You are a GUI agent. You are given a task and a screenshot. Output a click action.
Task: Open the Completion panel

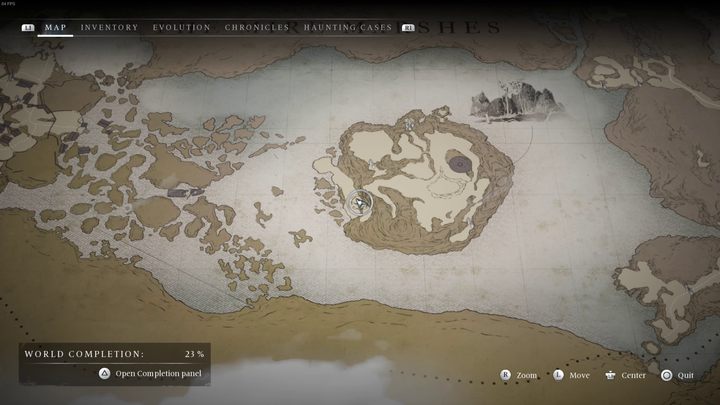[x=150, y=373]
